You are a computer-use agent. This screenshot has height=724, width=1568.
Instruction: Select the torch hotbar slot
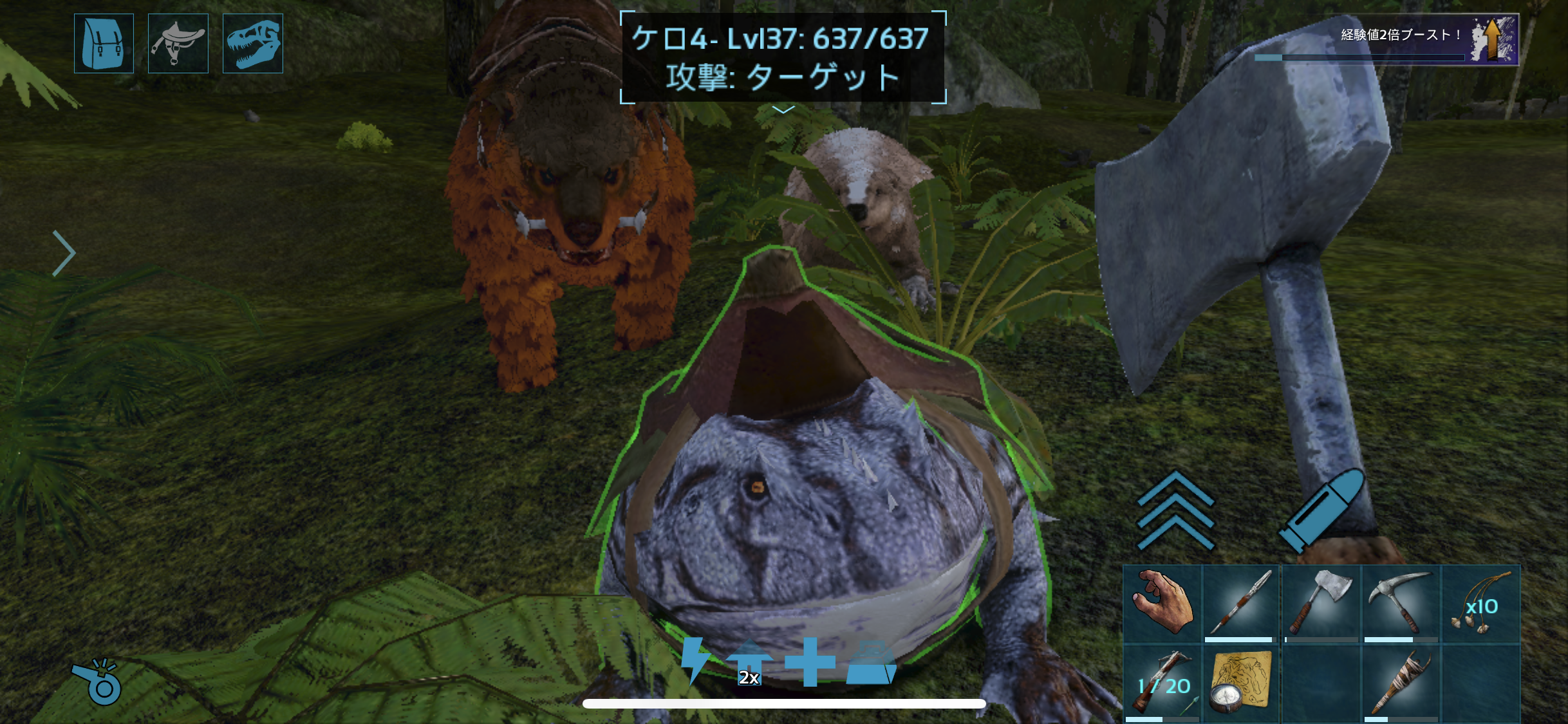[x=1401, y=683]
